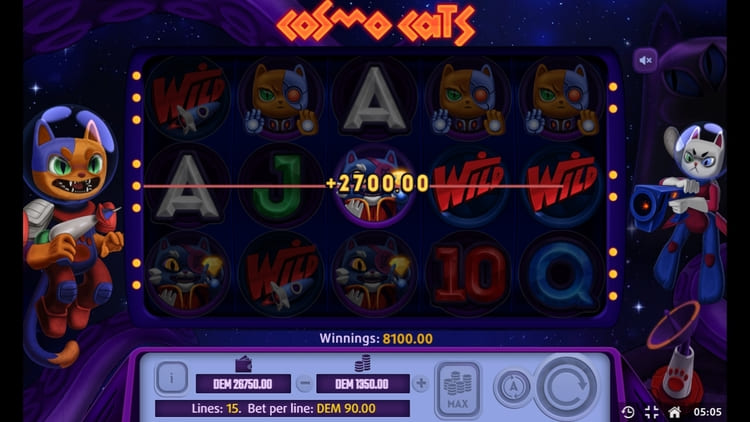Image resolution: width=750 pixels, height=422 pixels.
Task: Toggle fullscreen mode with the arrows icon
Action: (651, 411)
